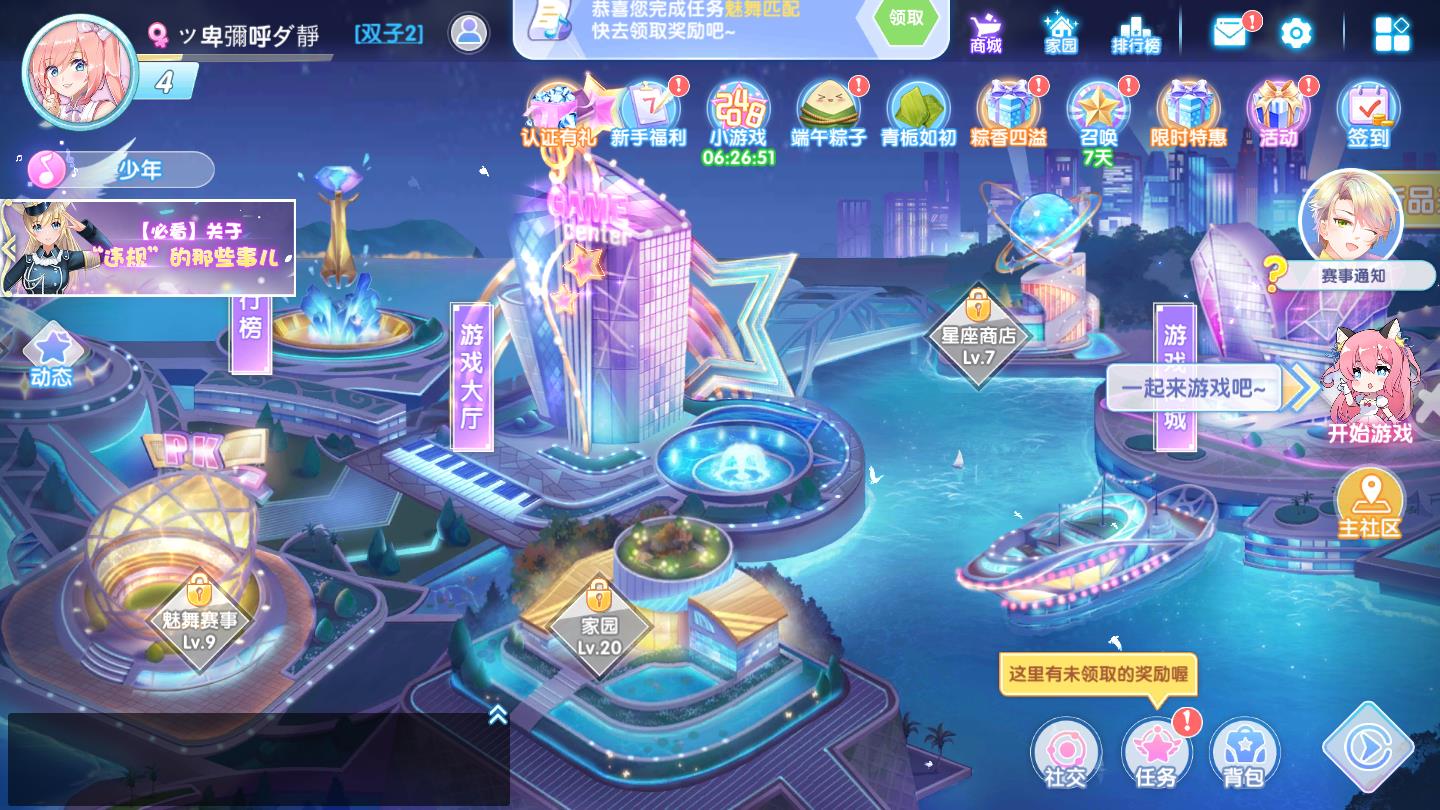The image size is (1440, 810).
Task: Open the 签到 daily check-in
Action: point(1367,113)
